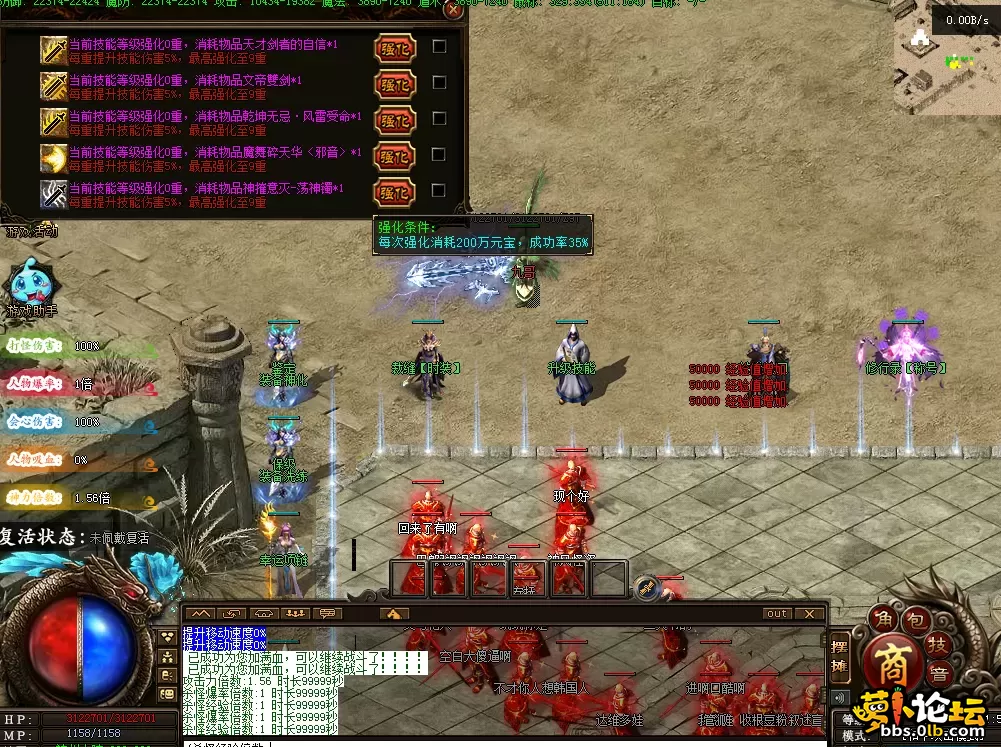The height and width of the screenshot is (747, 1001).
Task: Tick the checkbox on the 魔舞碎天华 row
Action: [438, 154]
